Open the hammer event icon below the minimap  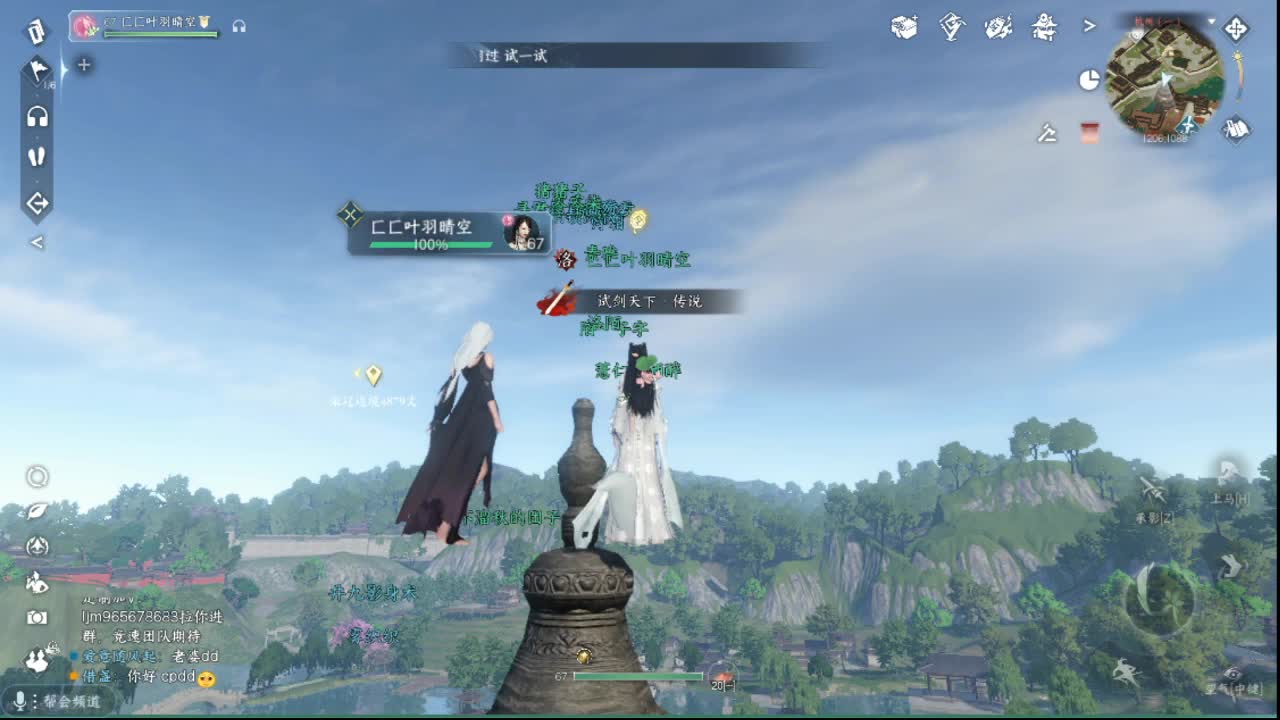[x=1047, y=134]
